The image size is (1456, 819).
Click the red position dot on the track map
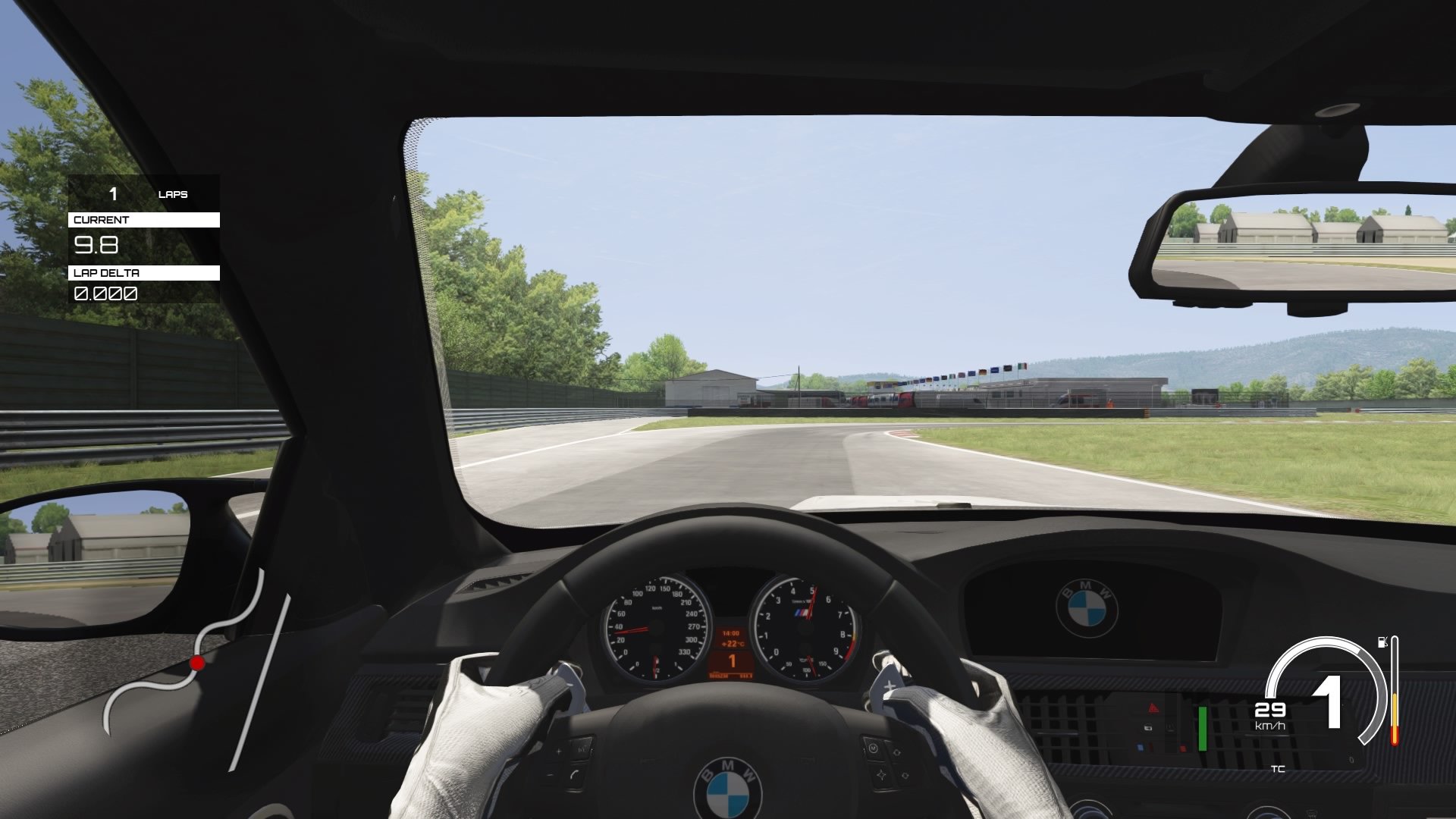[x=199, y=662]
